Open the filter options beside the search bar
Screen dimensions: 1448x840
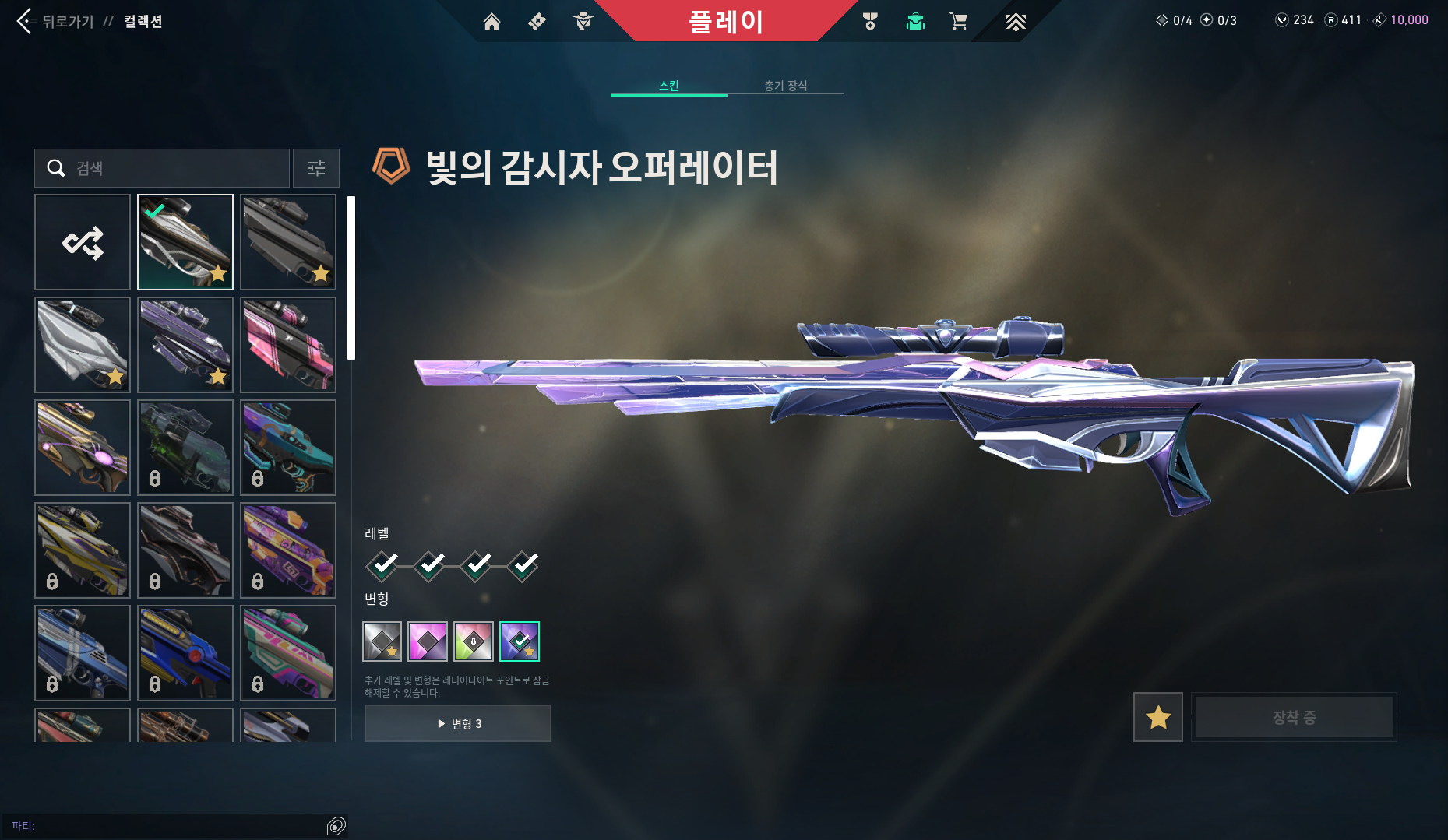coord(315,168)
